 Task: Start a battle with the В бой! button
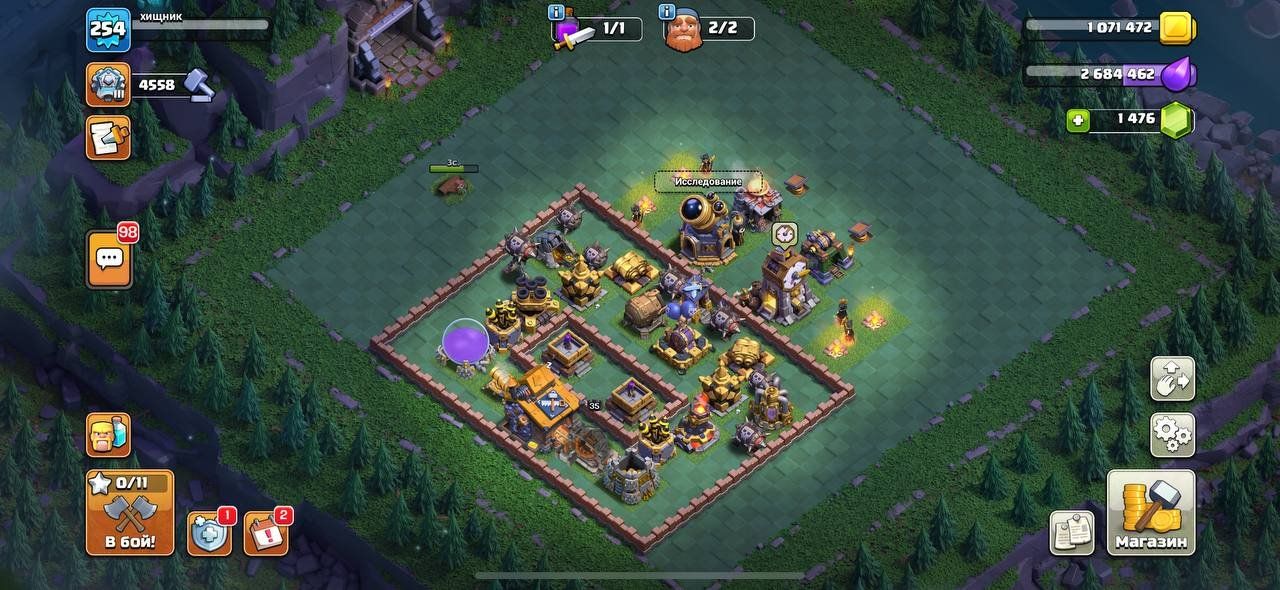130,513
